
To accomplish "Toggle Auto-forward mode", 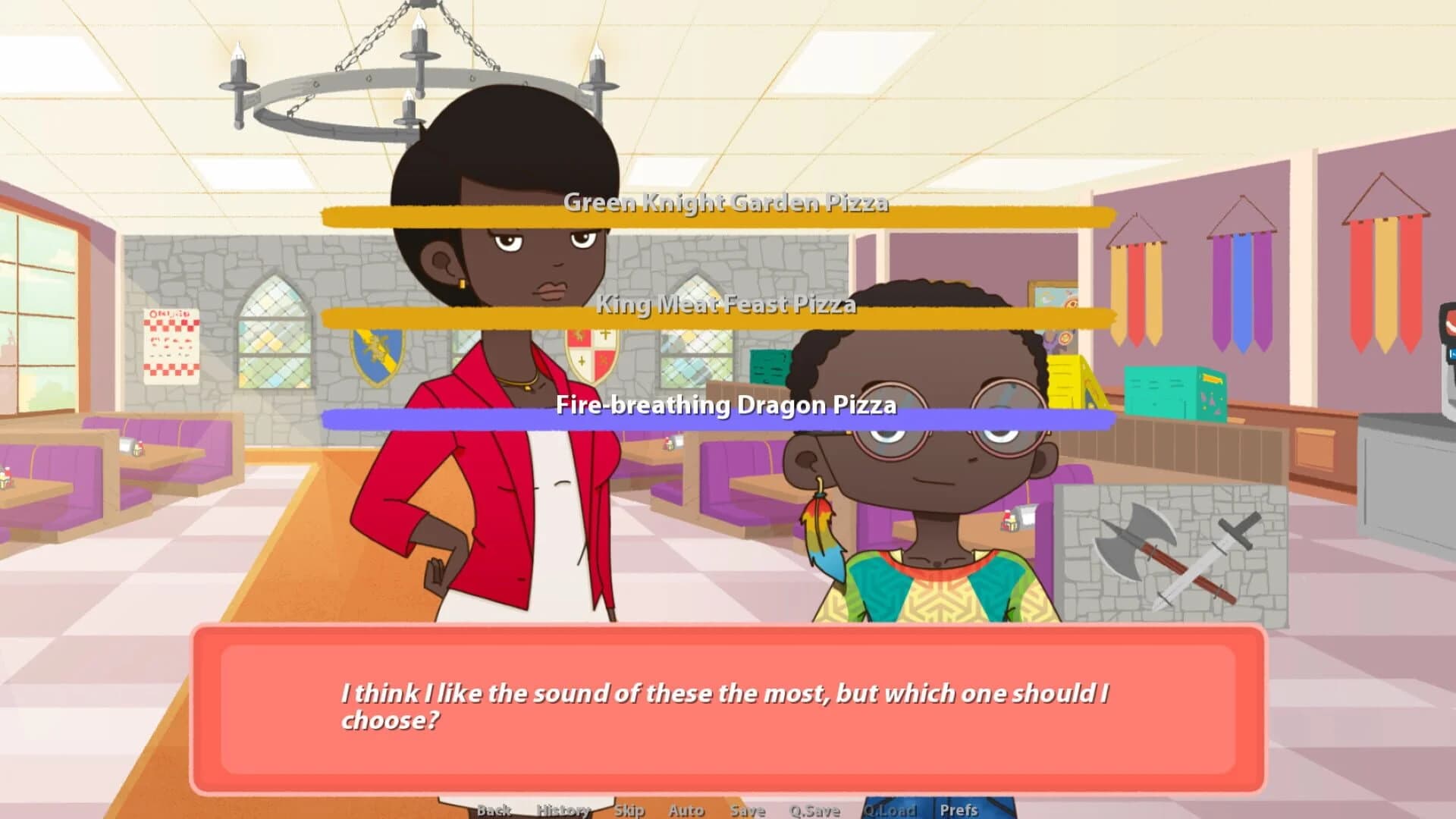I will [x=686, y=810].
